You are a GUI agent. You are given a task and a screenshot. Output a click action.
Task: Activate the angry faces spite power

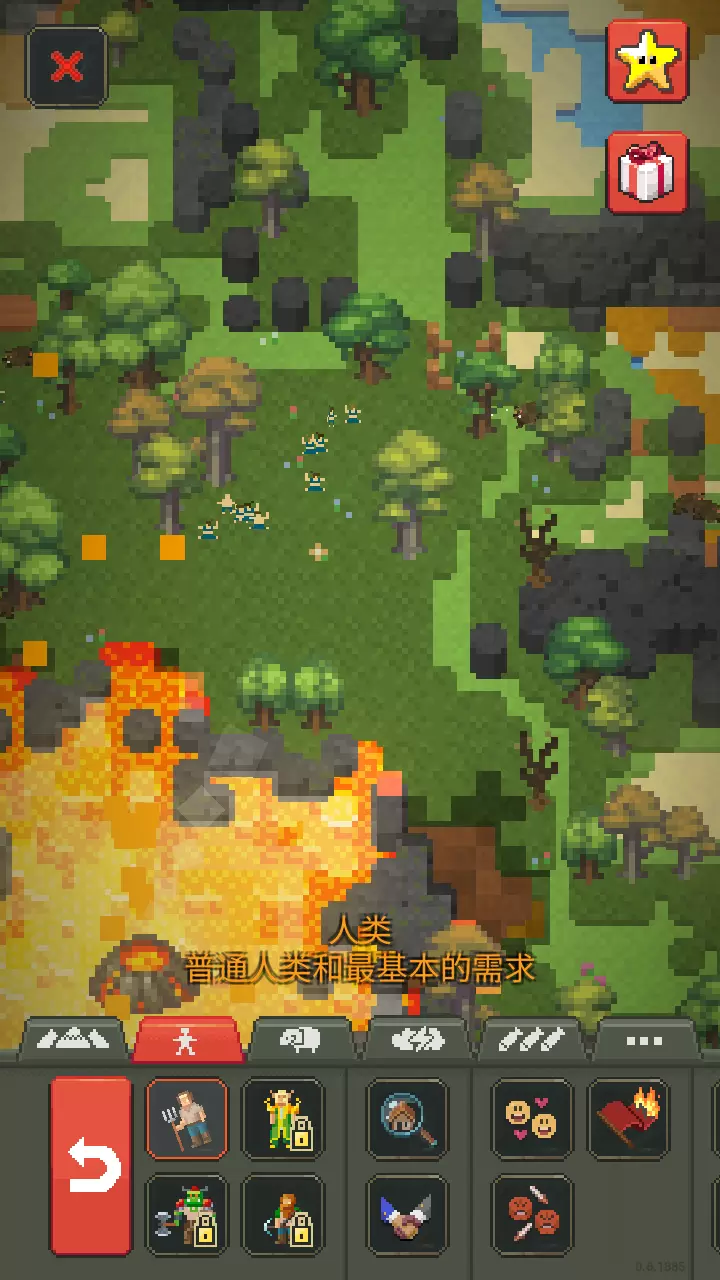532,1215
